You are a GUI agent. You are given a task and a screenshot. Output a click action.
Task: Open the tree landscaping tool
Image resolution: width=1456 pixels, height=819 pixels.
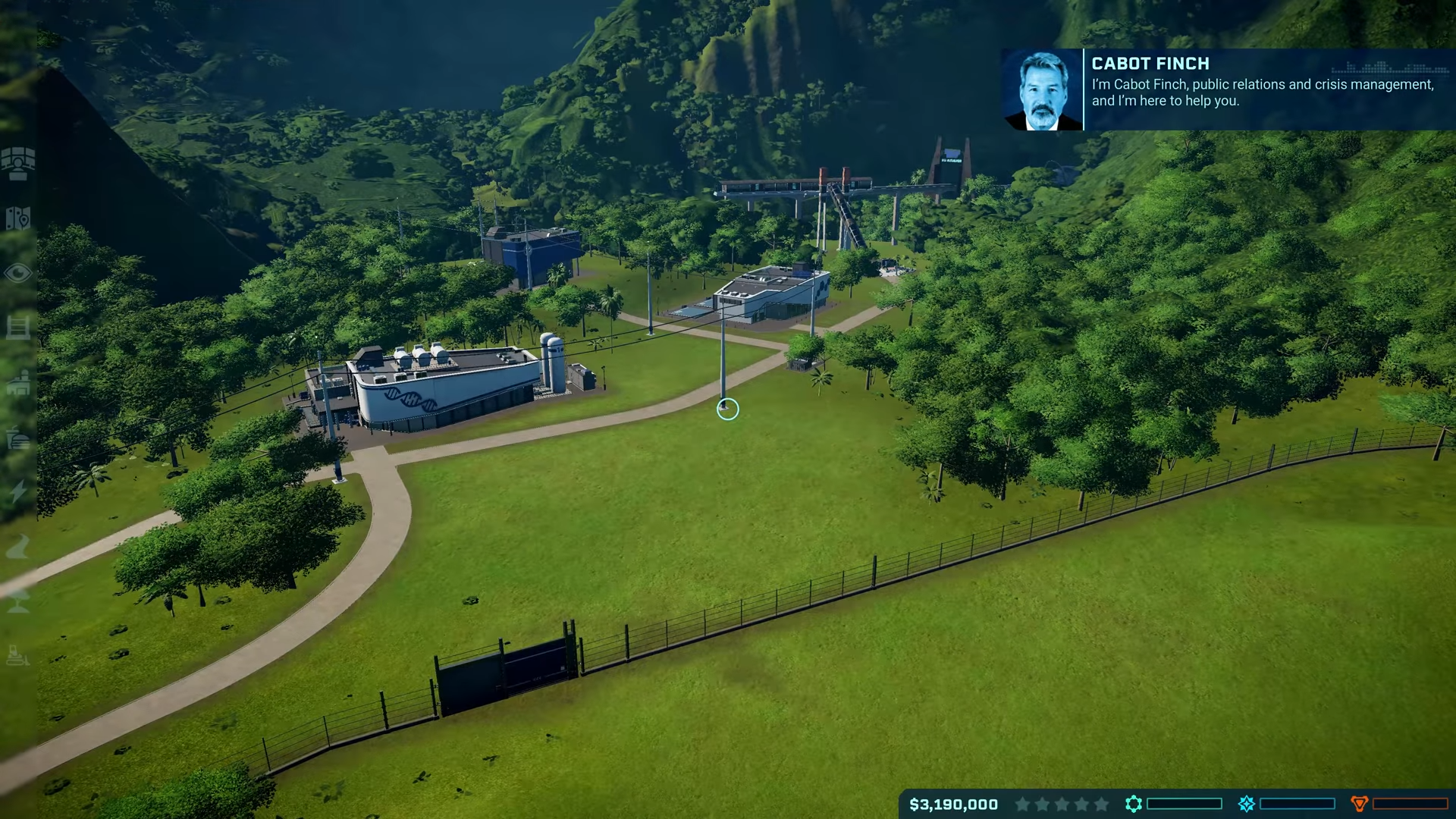point(18,601)
